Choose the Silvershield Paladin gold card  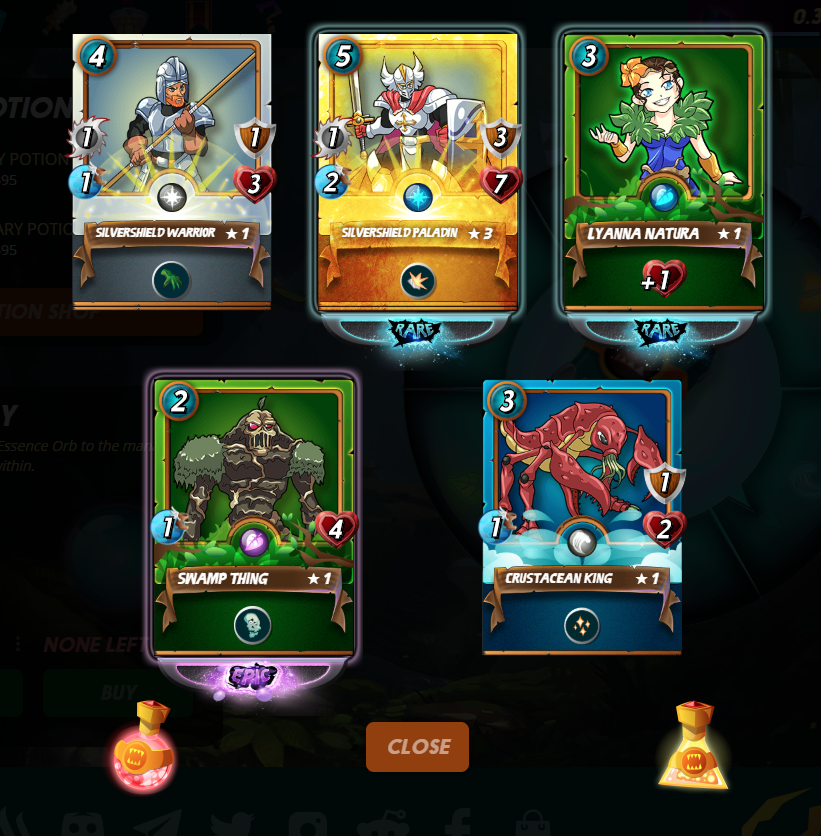coord(417,170)
